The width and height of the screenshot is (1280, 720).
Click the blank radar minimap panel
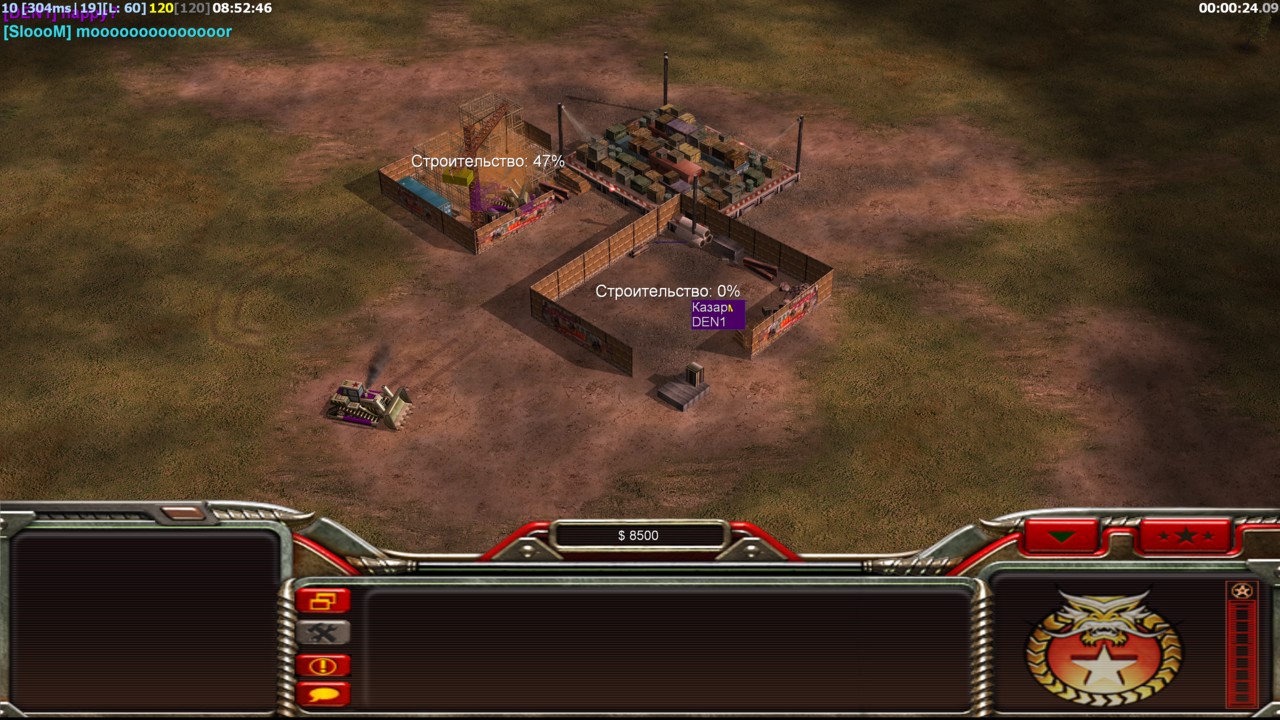pos(145,622)
